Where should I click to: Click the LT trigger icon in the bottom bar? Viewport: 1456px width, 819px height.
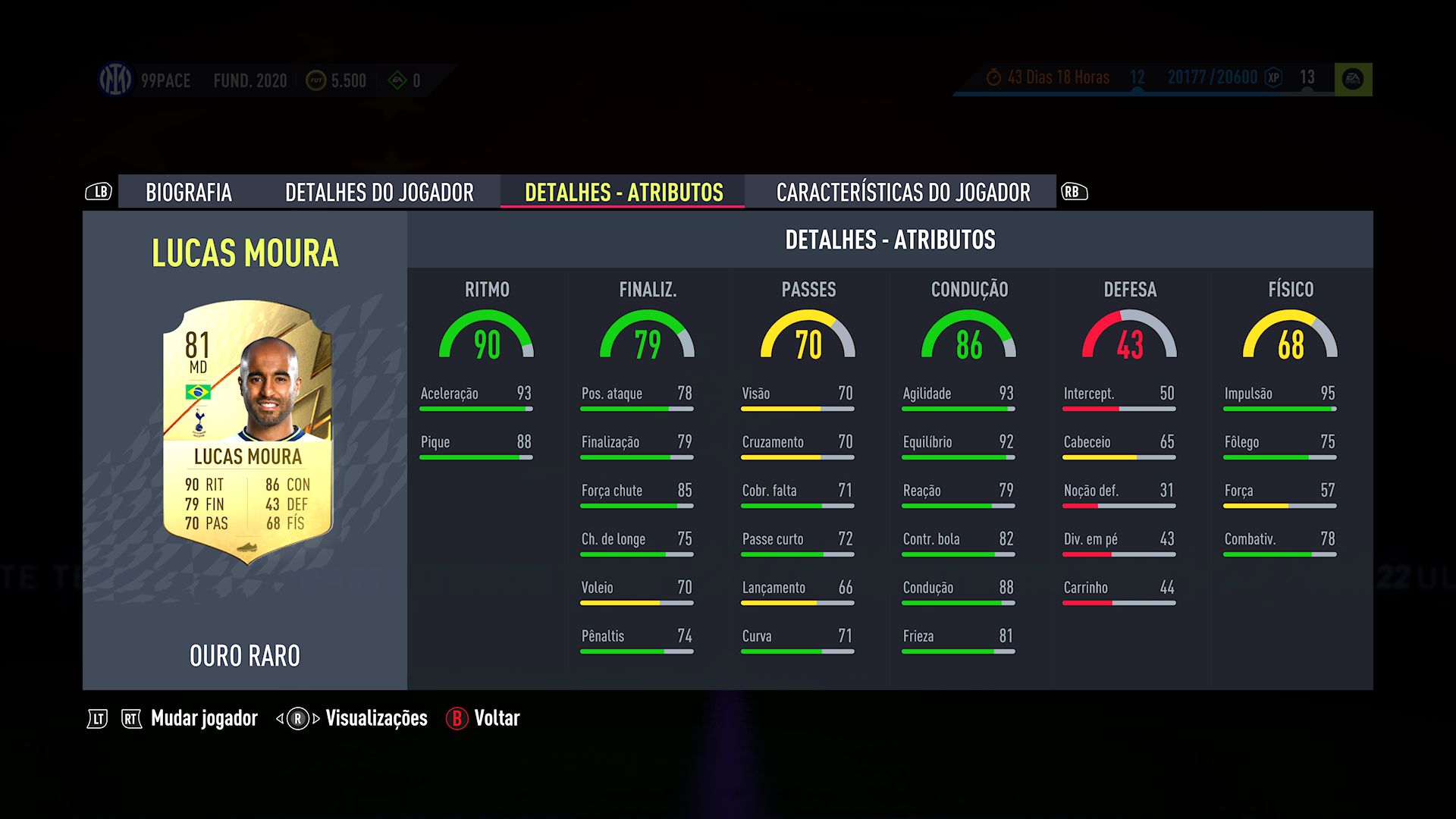point(98,717)
